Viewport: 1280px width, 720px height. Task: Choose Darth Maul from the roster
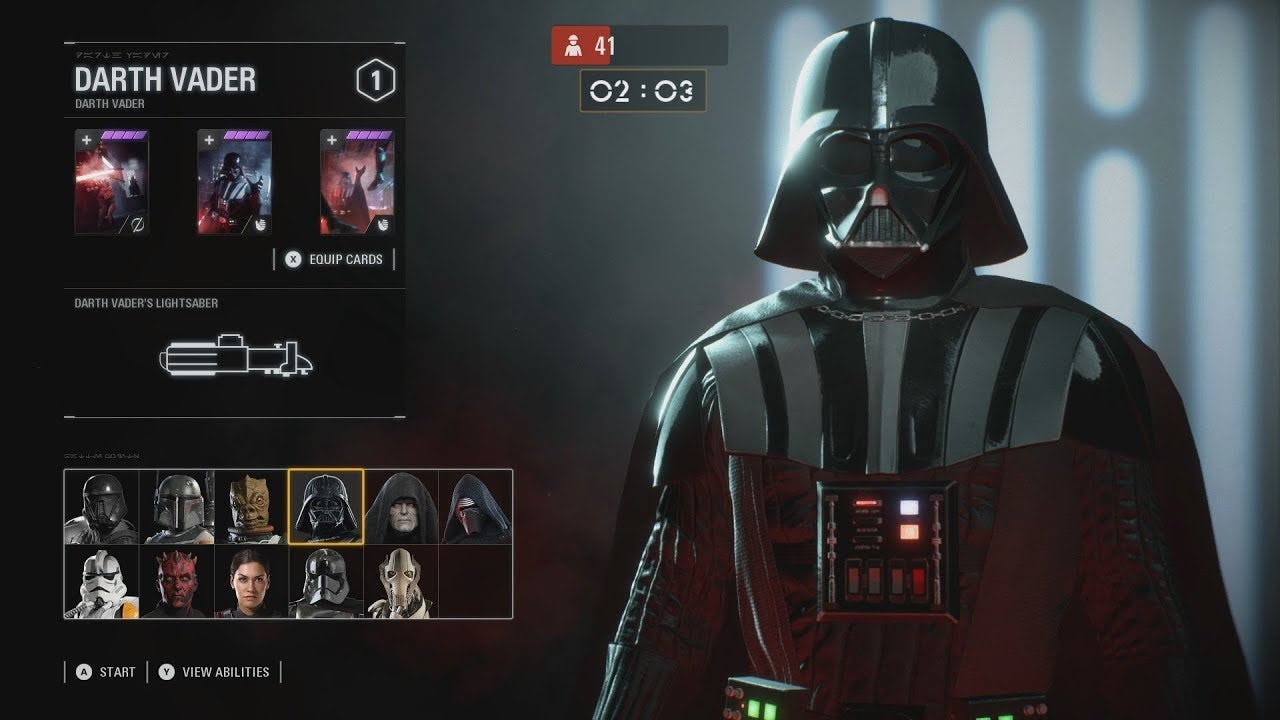point(177,582)
